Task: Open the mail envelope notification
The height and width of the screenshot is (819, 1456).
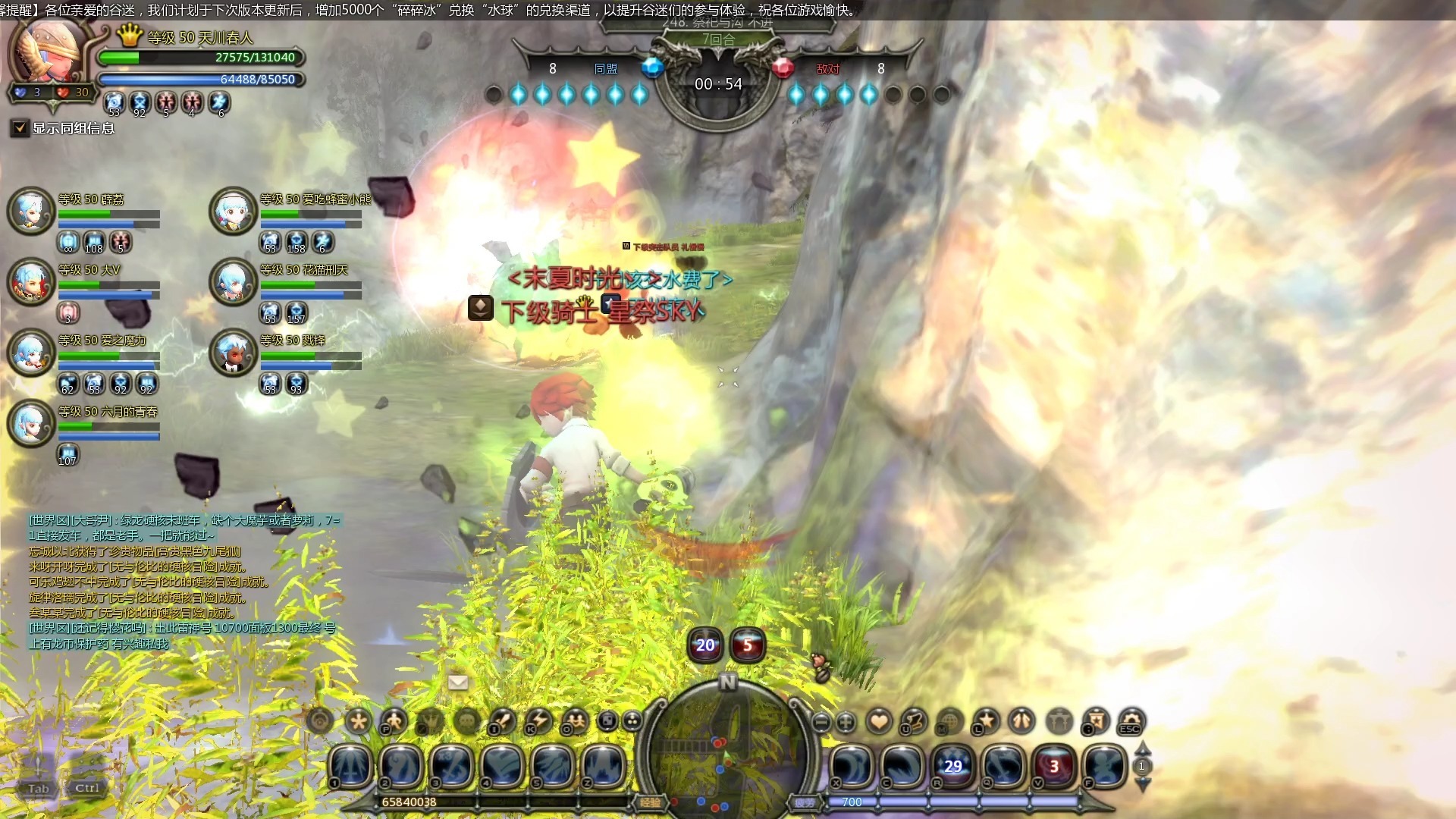Action: tap(458, 682)
